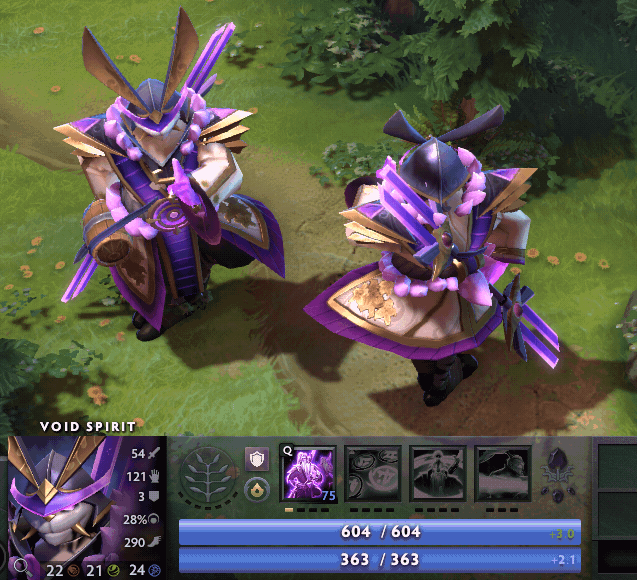Click the flame facet icon below the shield
This screenshot has height=580, width=637.
point(257,491)
